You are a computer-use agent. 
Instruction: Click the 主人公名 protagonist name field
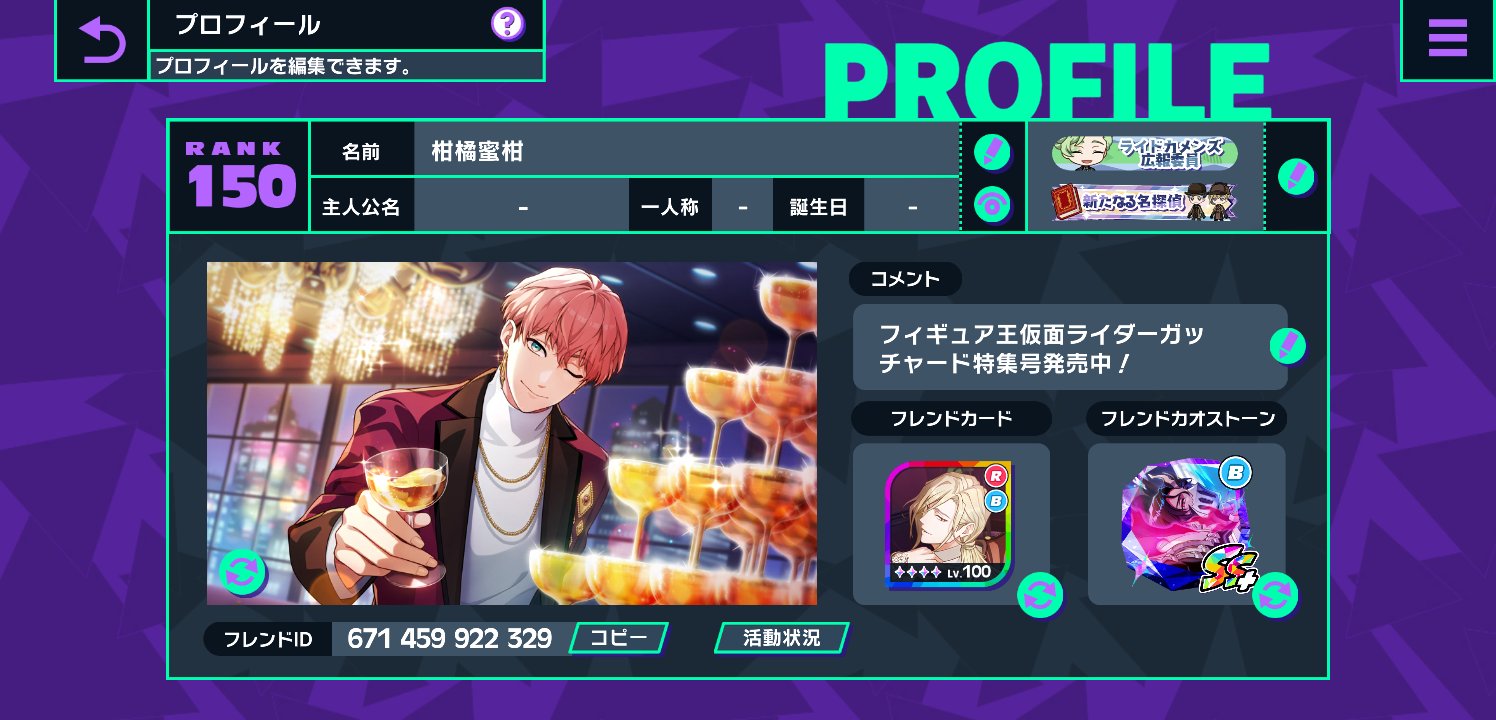click(x=522, y=204)
